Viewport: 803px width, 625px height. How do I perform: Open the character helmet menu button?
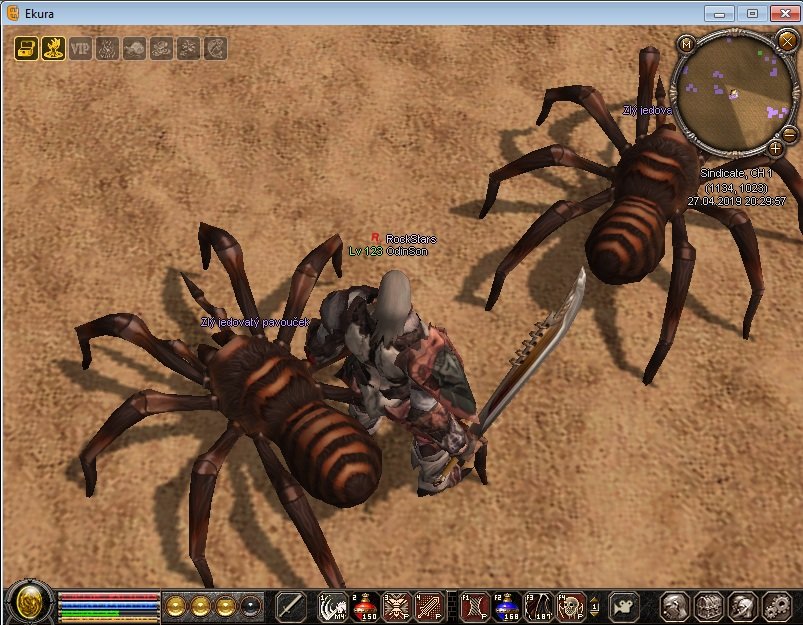coord(675,605)
